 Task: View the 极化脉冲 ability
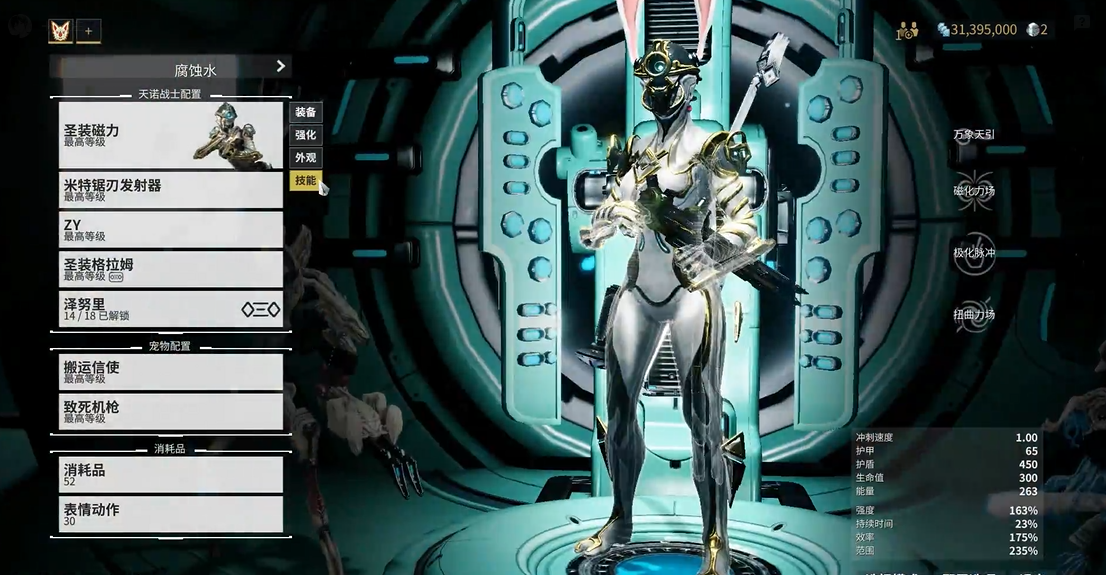click(x=973, y=252)
